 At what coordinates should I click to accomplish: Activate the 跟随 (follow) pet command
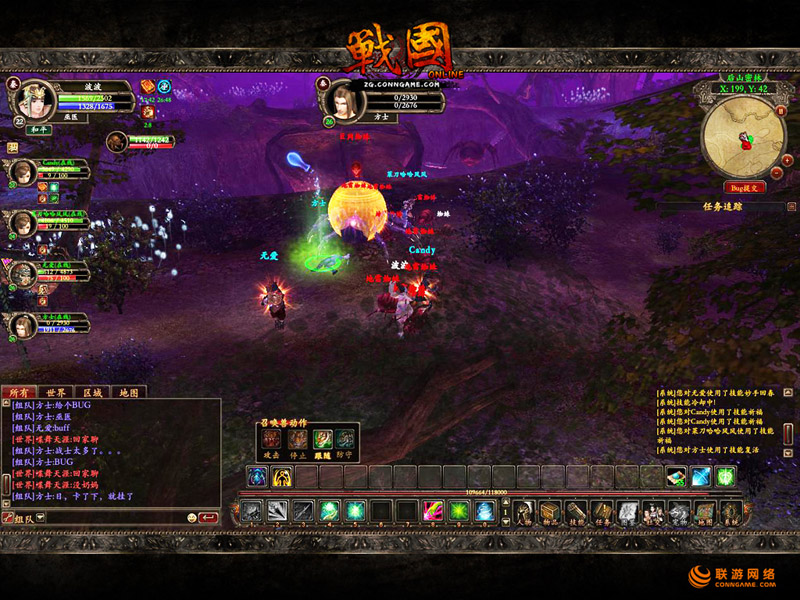click(x=322, y=438)
